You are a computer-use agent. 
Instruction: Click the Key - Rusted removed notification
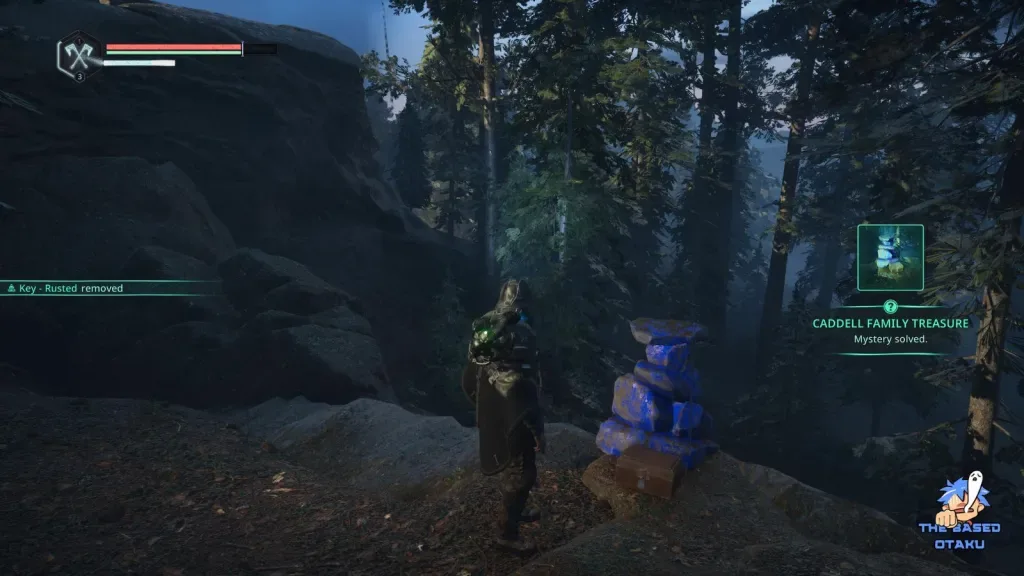(66, 288)
